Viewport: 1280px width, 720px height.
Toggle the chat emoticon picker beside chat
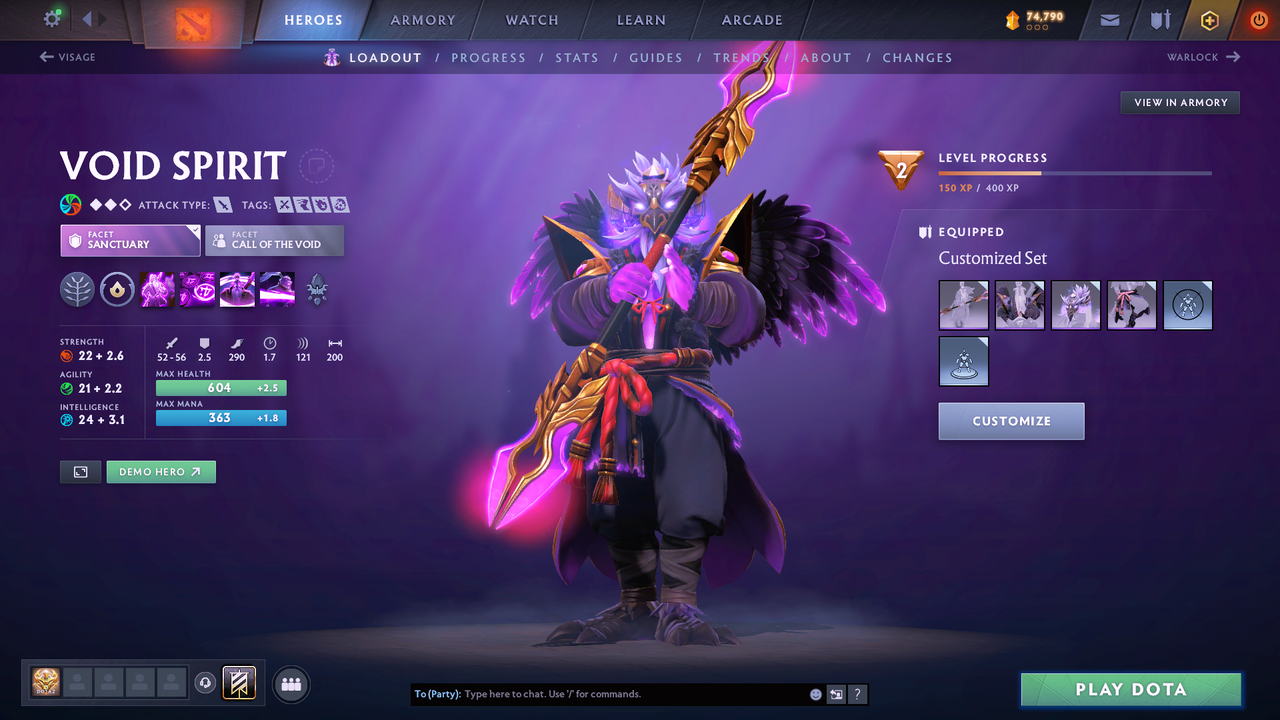point(815,693)
